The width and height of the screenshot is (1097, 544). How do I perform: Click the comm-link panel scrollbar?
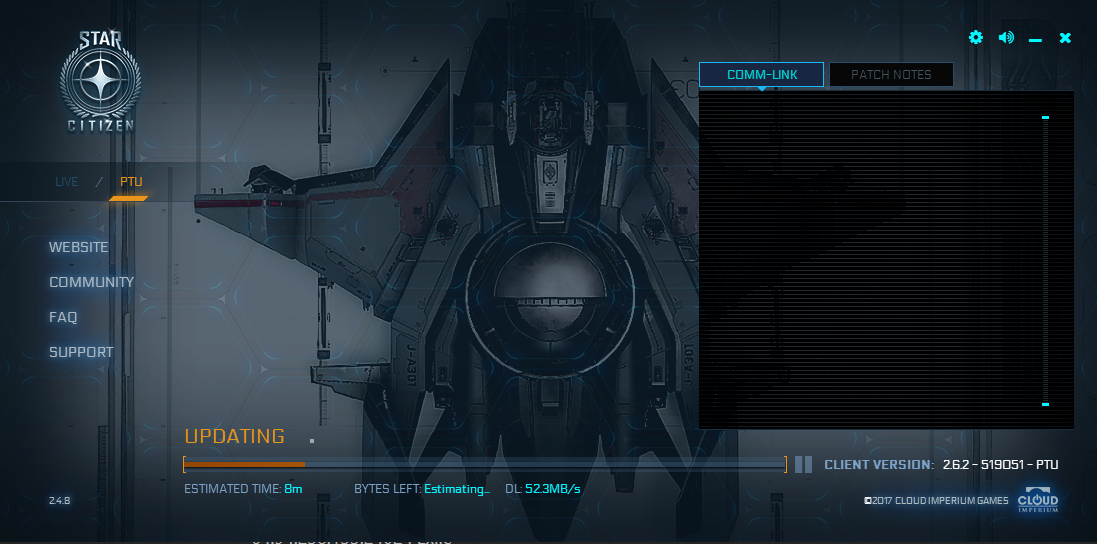coord(1046,260)
